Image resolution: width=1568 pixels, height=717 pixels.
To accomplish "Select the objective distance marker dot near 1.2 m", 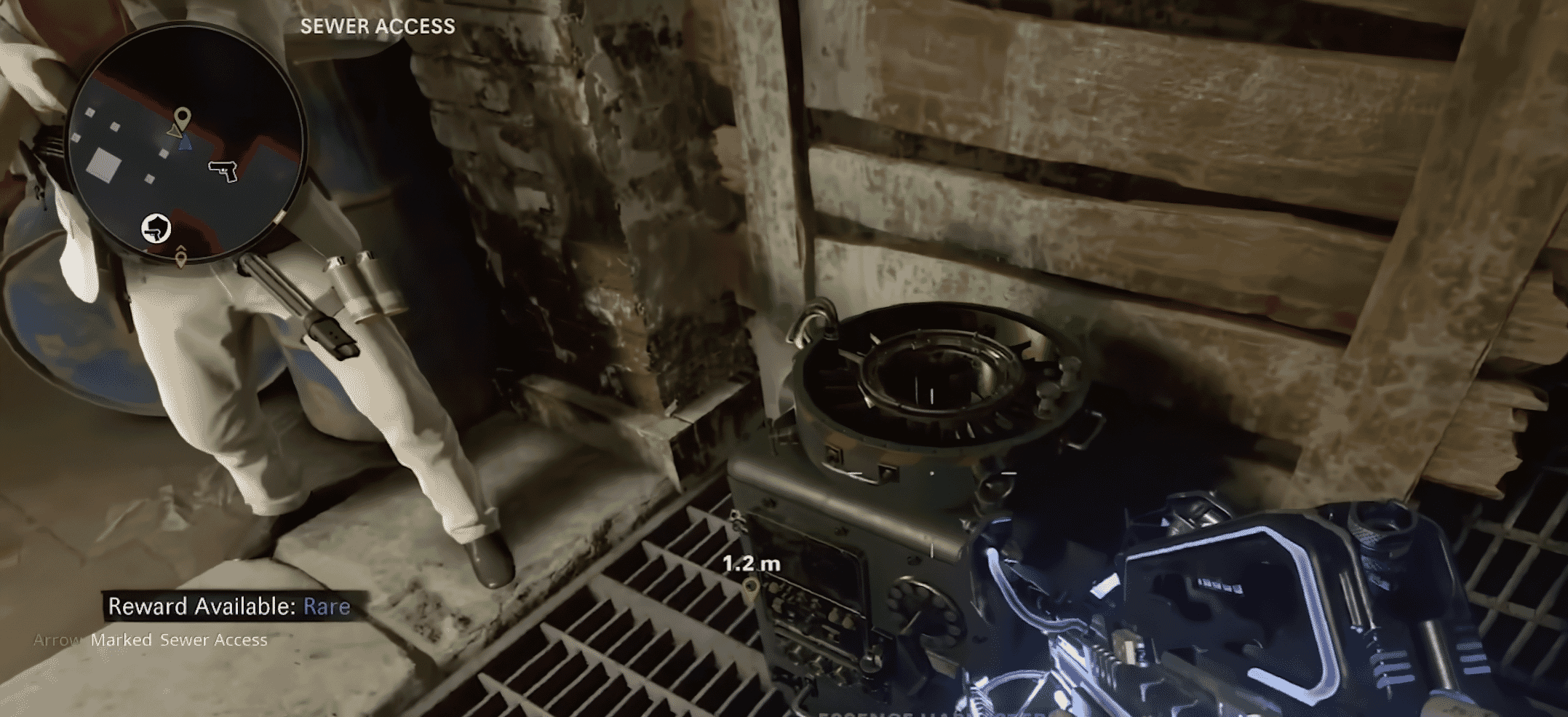I will point(749,585).
